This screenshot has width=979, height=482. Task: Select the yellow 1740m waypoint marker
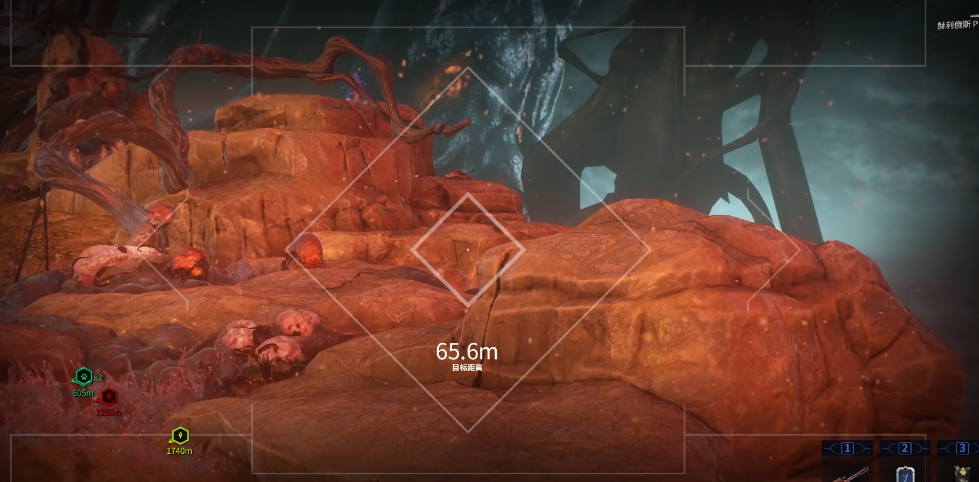(x=179, y=436)
